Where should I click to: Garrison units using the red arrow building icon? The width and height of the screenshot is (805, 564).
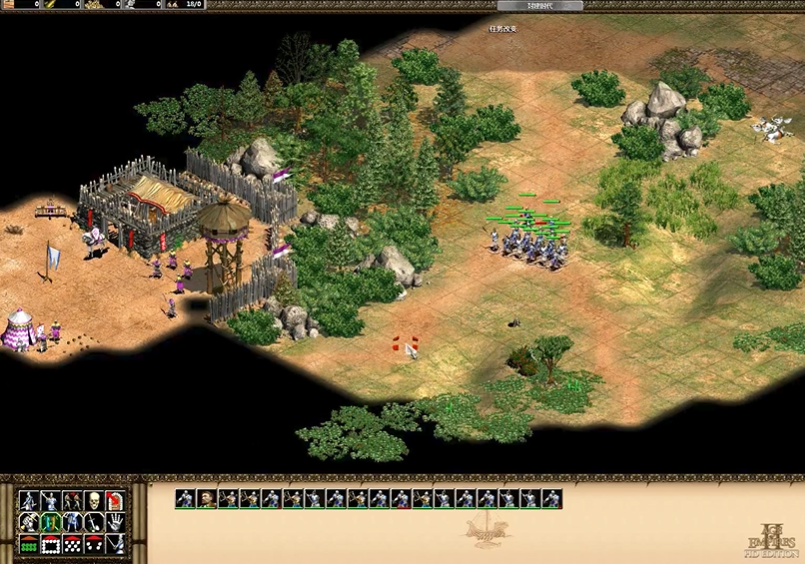click(115, 500)
